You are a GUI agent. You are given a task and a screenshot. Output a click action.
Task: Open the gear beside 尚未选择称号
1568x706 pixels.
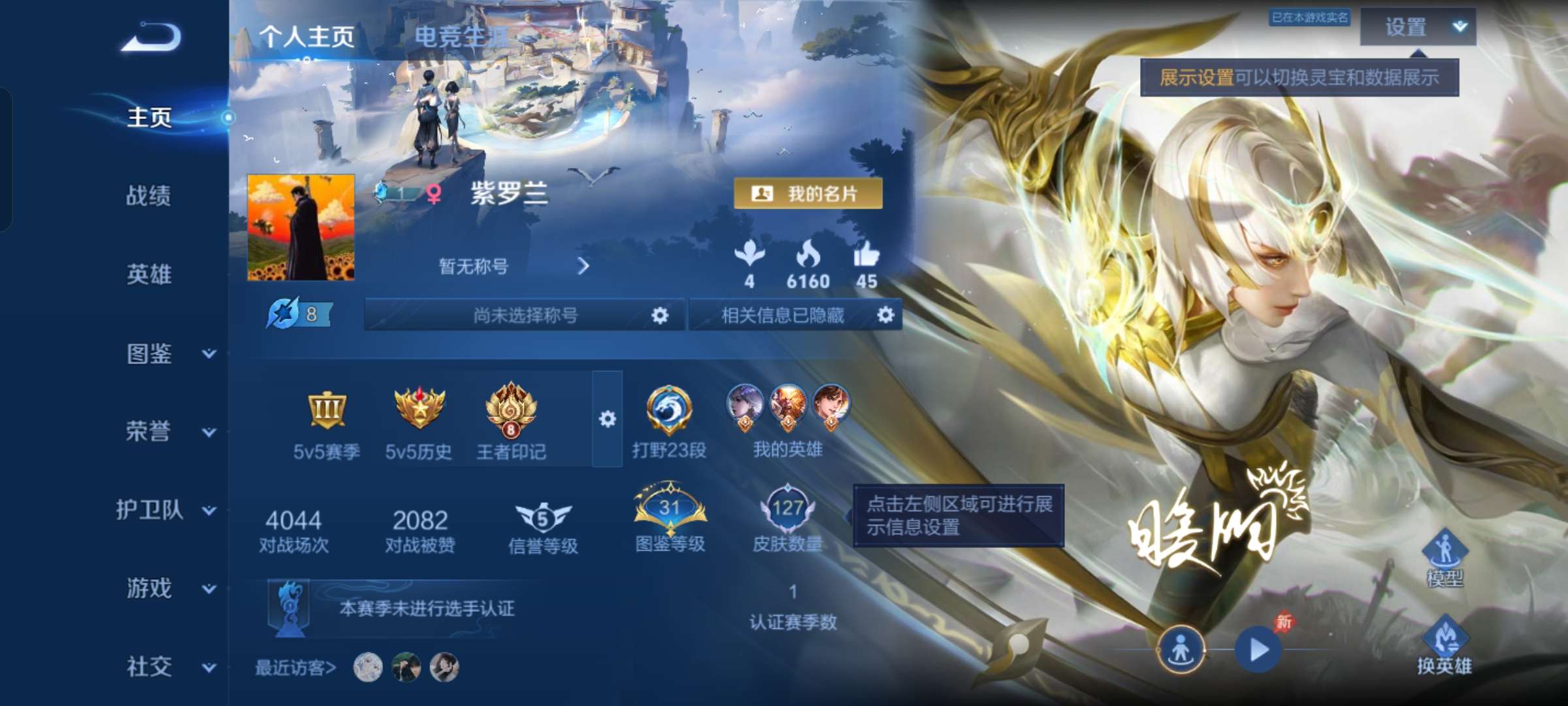point(660,316)
